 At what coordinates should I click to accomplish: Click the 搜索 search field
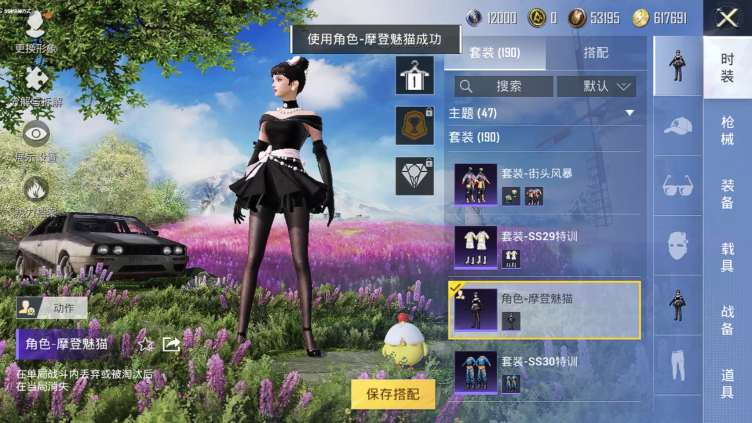[x=503, y=86]
